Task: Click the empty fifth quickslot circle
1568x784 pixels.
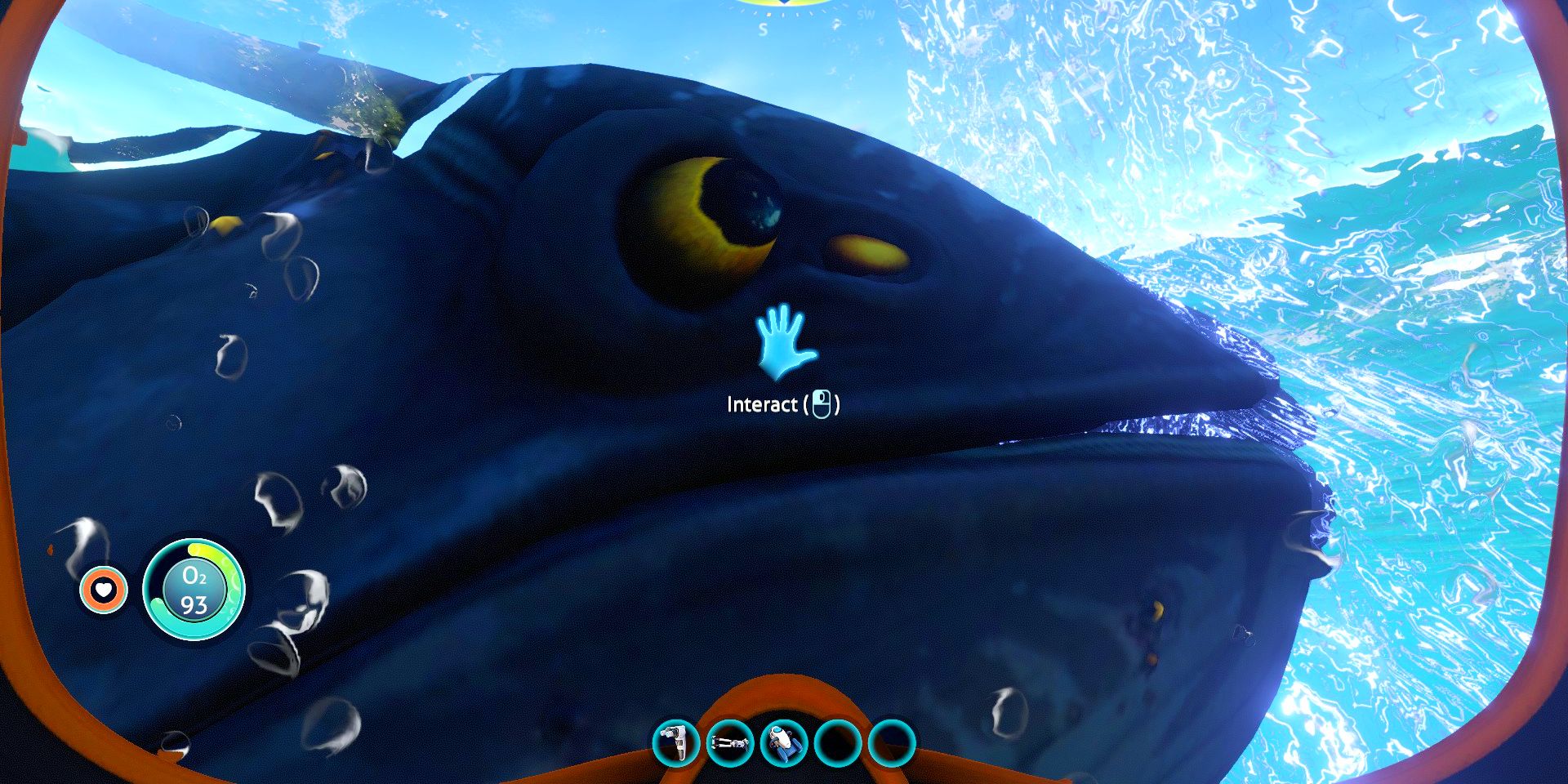Action: pyautogui.click(x=890, y=744)
